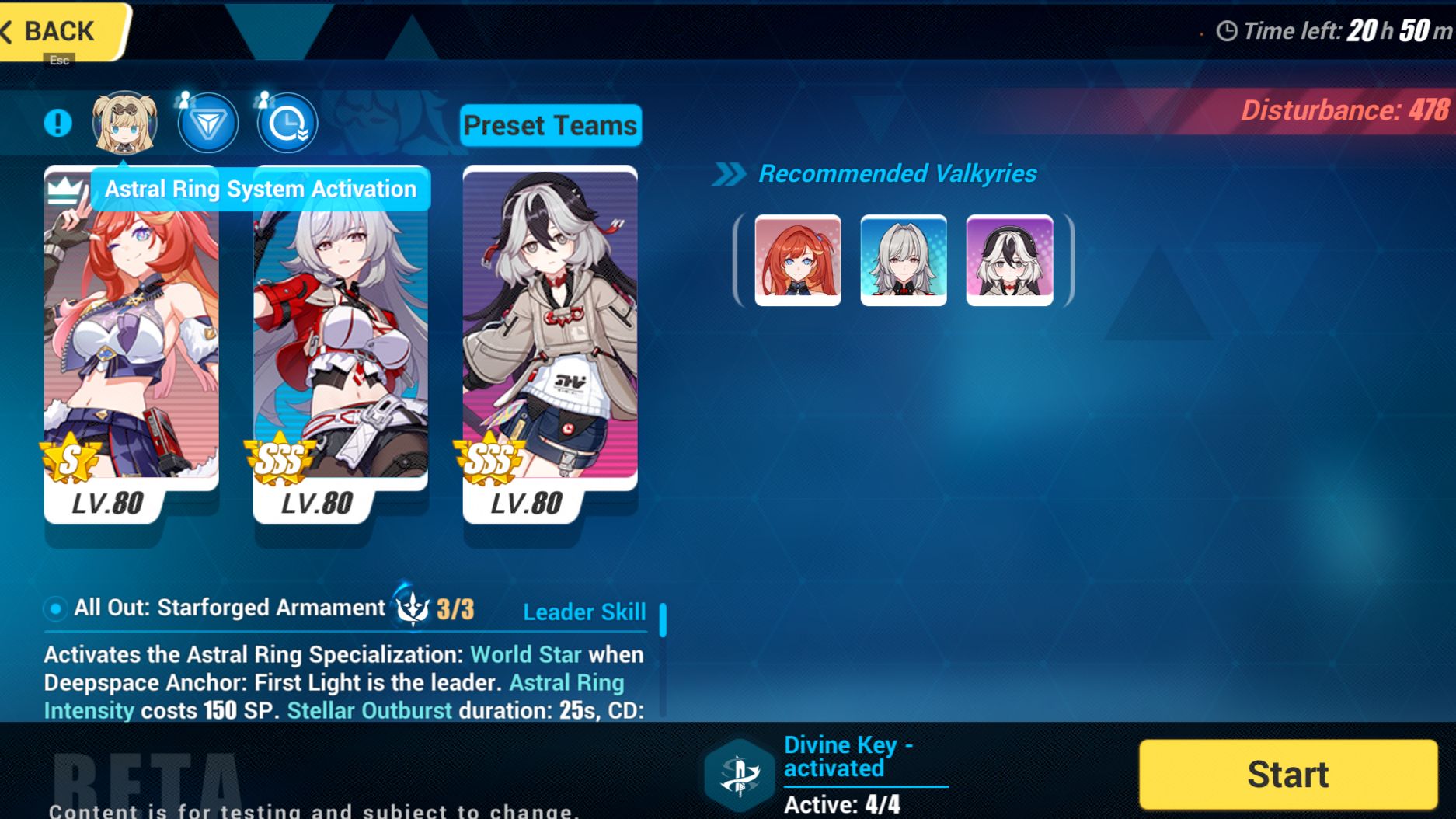Switch to the Leader Skill tab
The height and width of the screenshot is (819, 1456).
(584, 612)
